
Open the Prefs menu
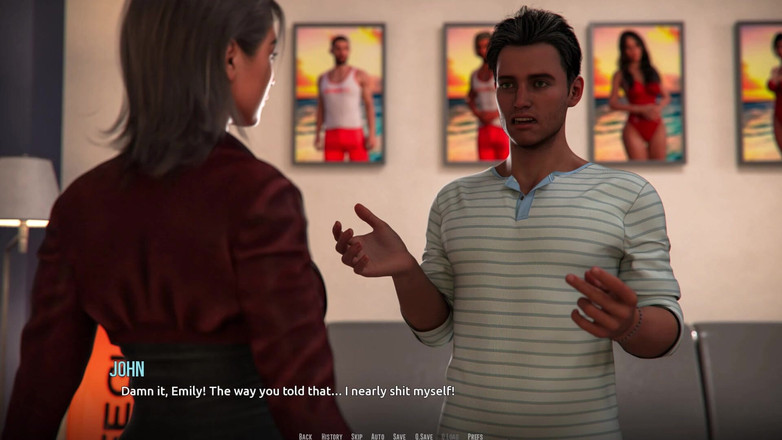tap(475, 436)
